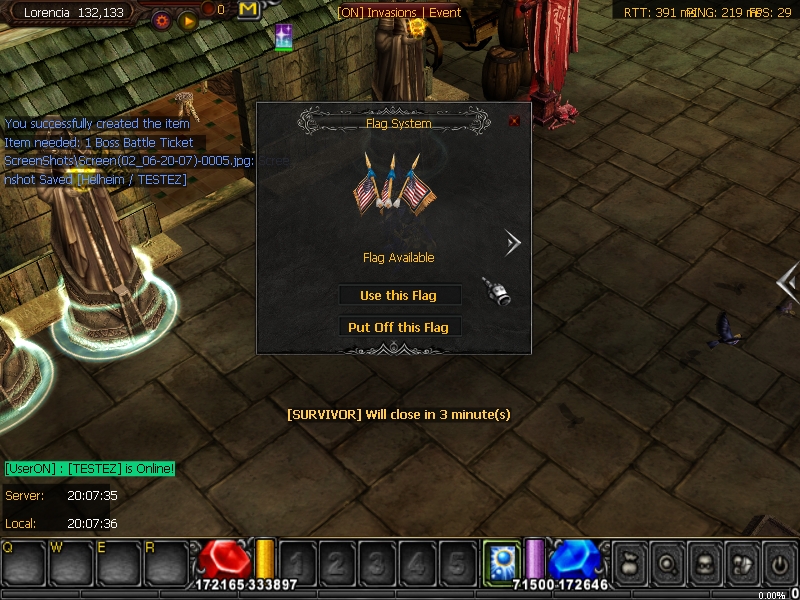Image resolution: width=800 pixels, height=600 pixels.
Task: Open the gear settings icon
Action: [x=162, y=20]
